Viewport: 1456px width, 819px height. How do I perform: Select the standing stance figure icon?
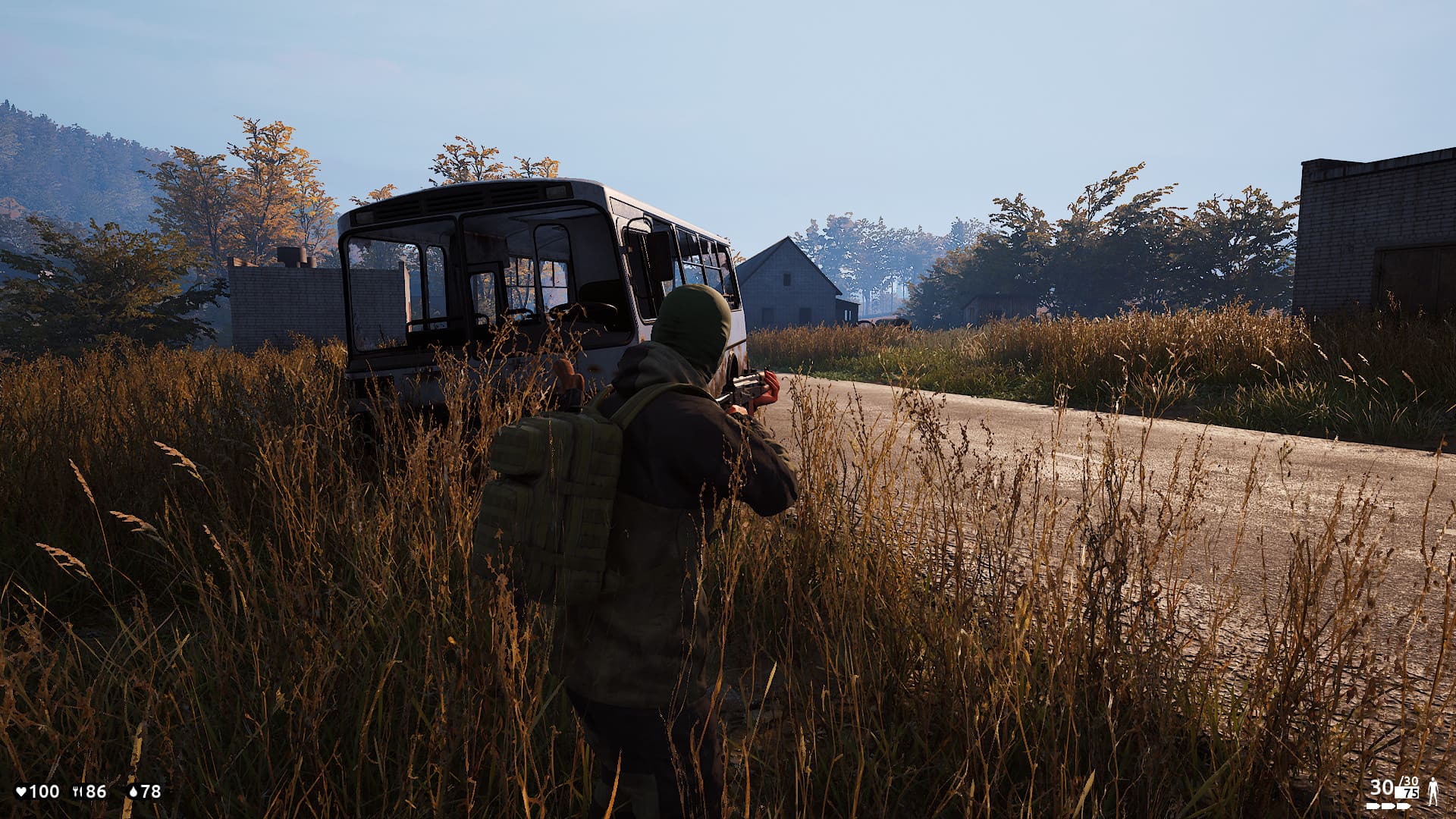pos(1433,792)
